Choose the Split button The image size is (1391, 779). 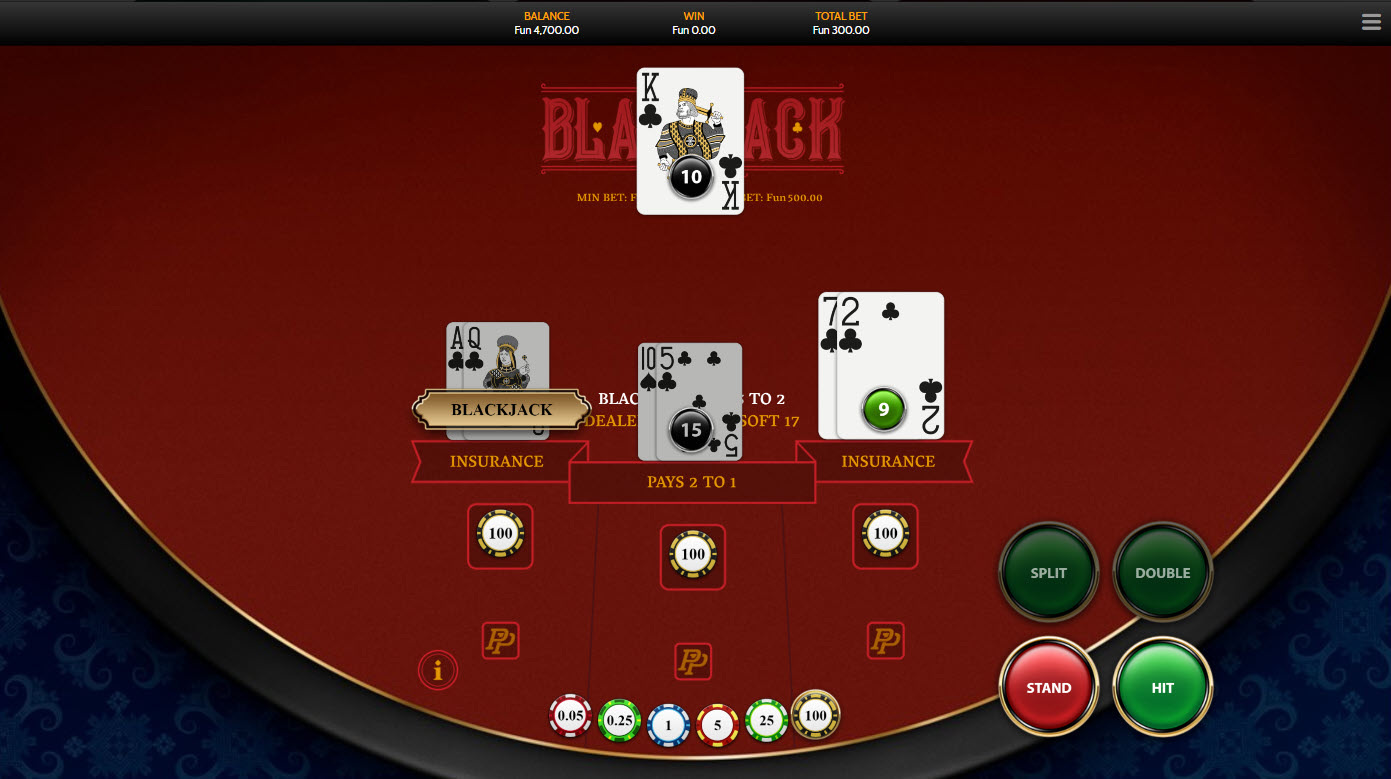(1049, 573)
